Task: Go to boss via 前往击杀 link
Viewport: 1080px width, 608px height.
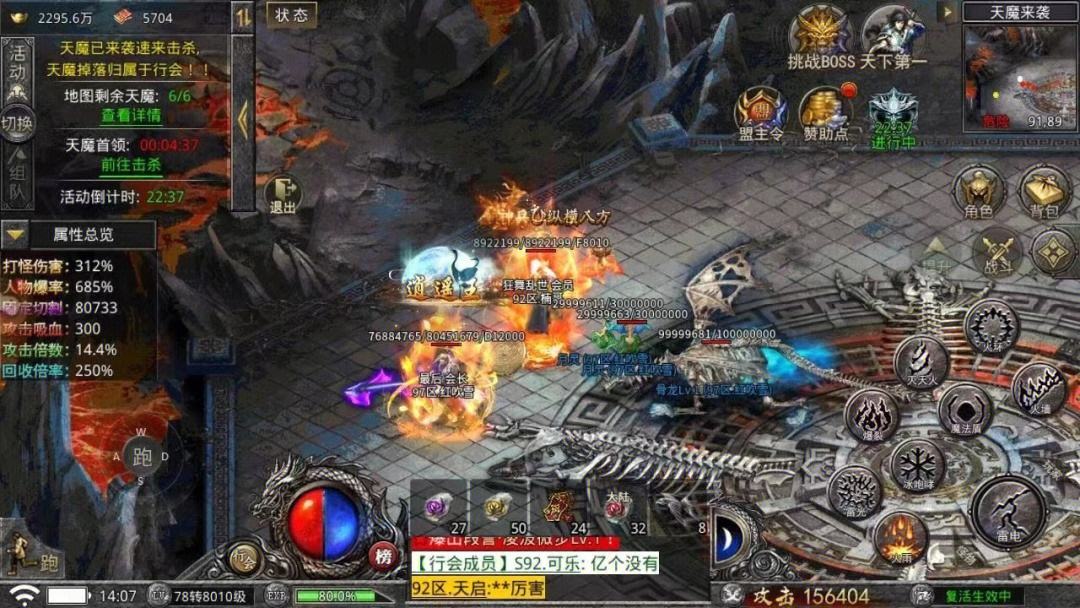Action: pos(130,165)
